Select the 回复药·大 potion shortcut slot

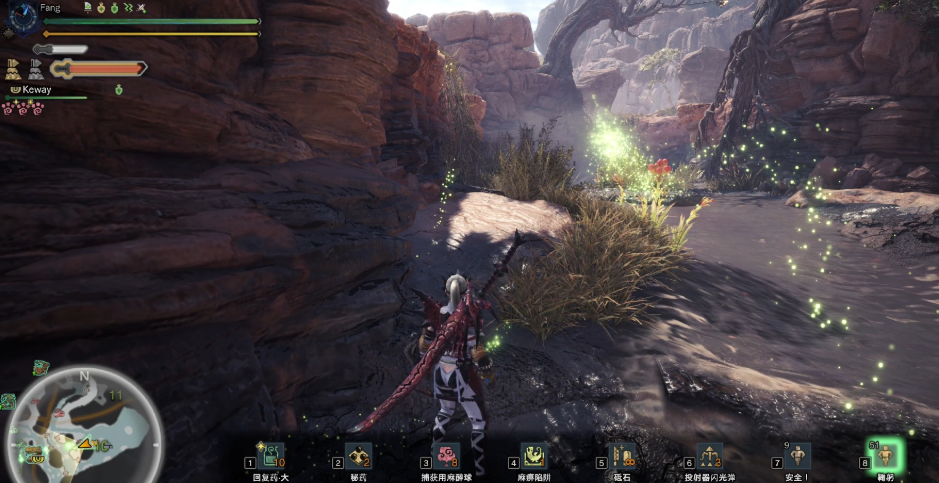270,456
